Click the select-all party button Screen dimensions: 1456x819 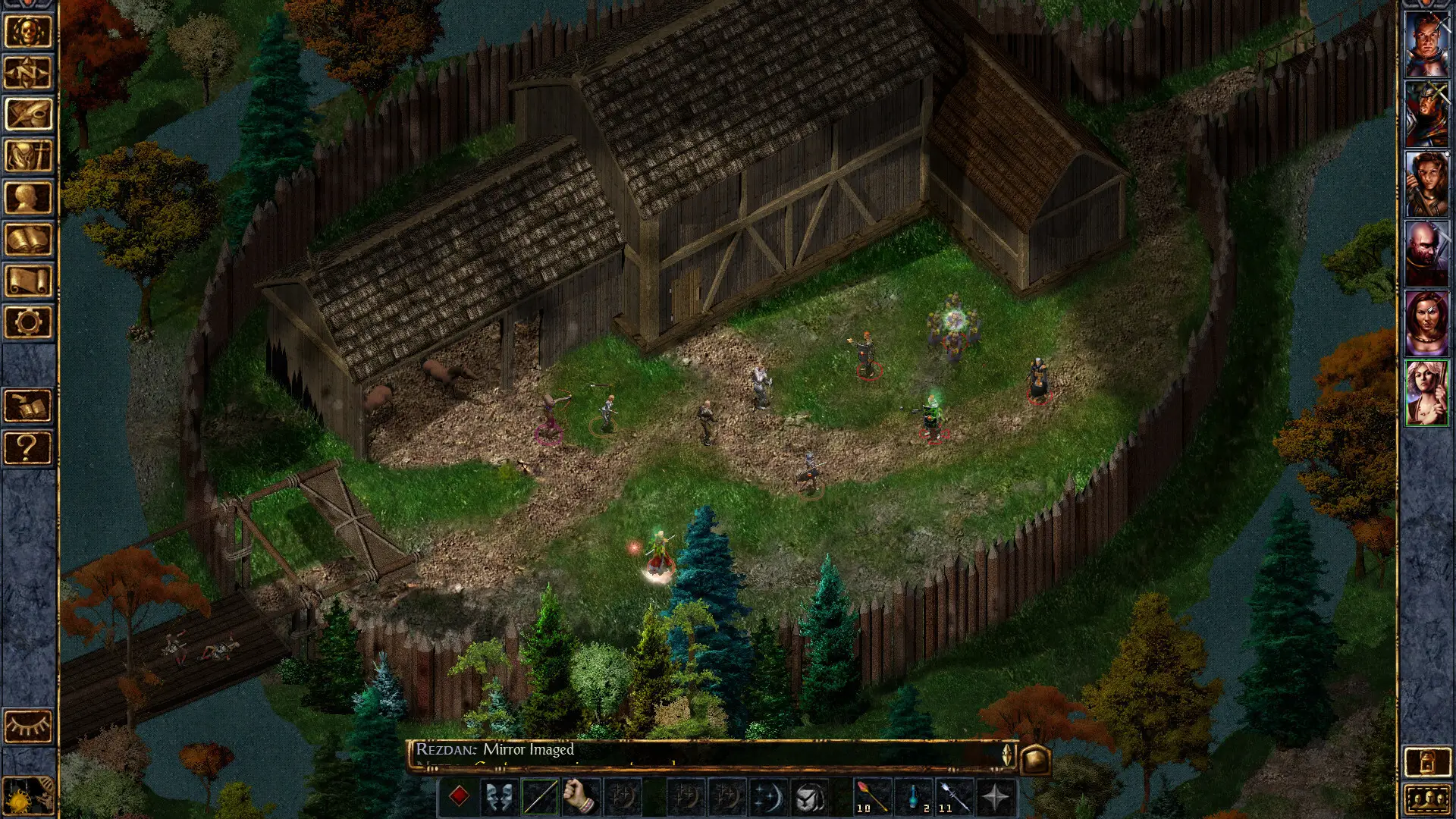[x=1426, y=799]
